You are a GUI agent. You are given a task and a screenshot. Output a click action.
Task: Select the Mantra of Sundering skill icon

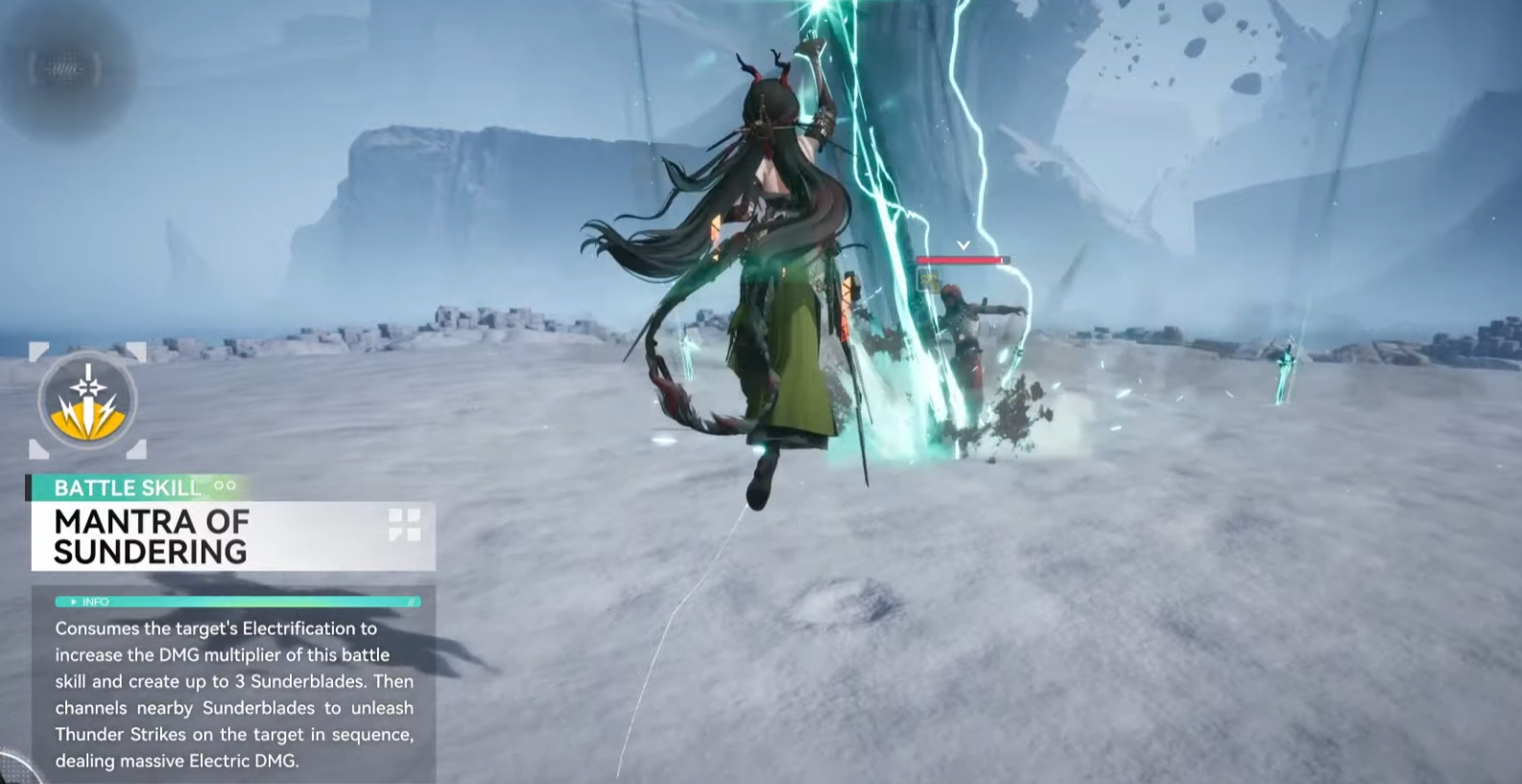(x=87, y=400)
